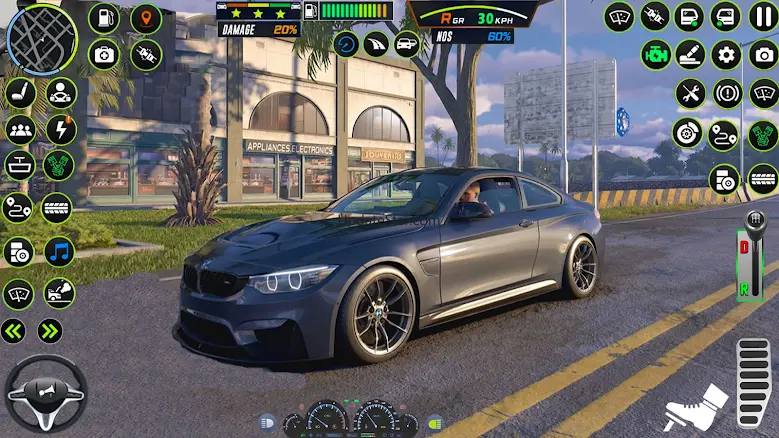Open the circular city minimap
779x438 pixels.
[x=42, y=40]
